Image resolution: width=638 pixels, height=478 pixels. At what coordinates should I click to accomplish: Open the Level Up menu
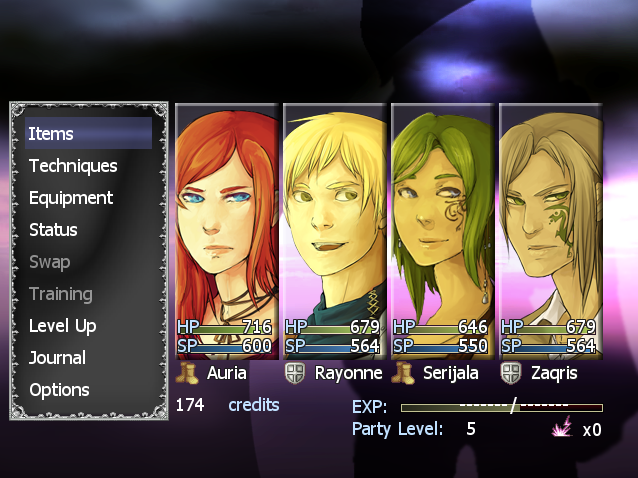62,326
